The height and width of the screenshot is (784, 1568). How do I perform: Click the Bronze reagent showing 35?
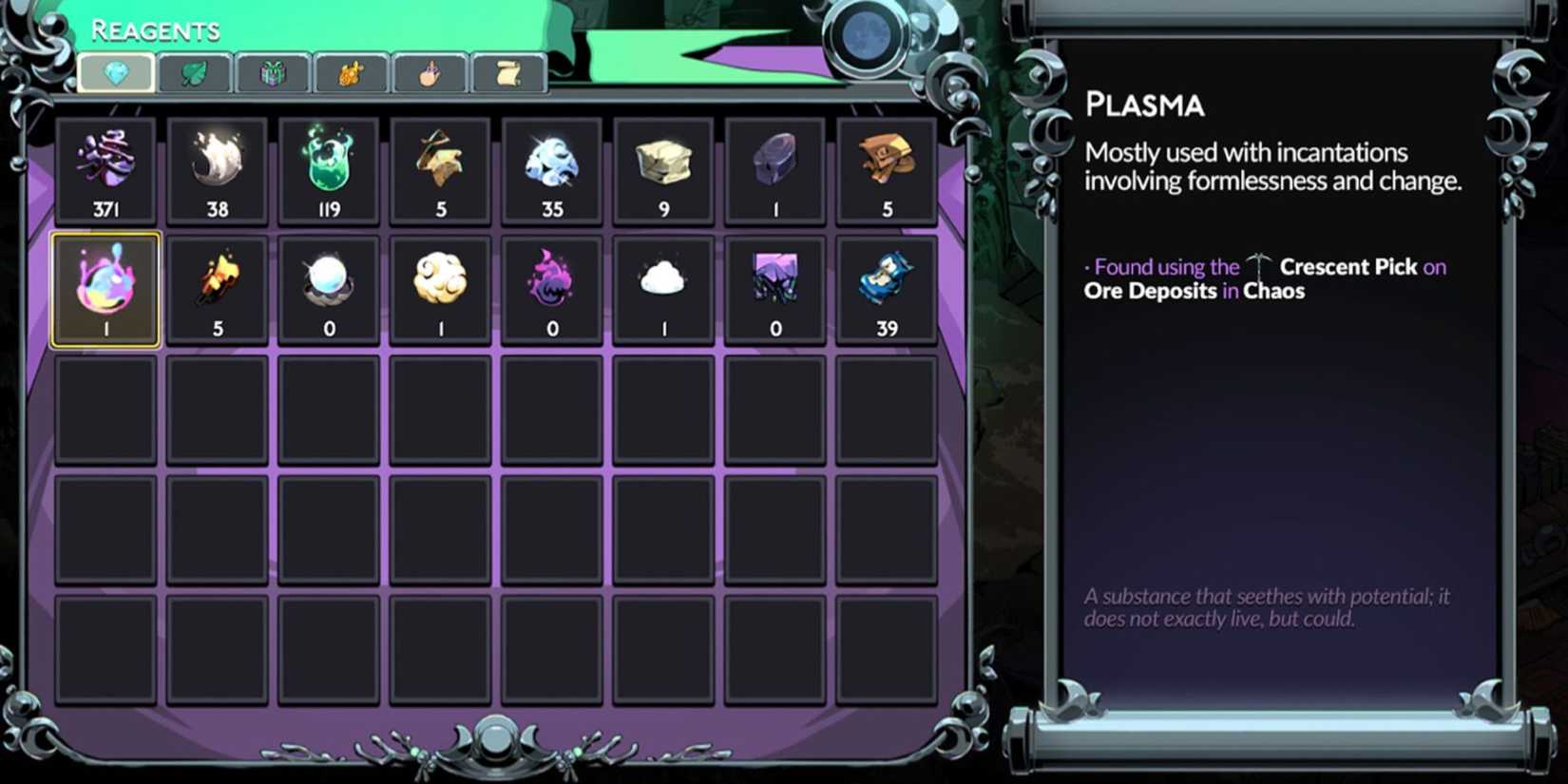click(552, 171)
